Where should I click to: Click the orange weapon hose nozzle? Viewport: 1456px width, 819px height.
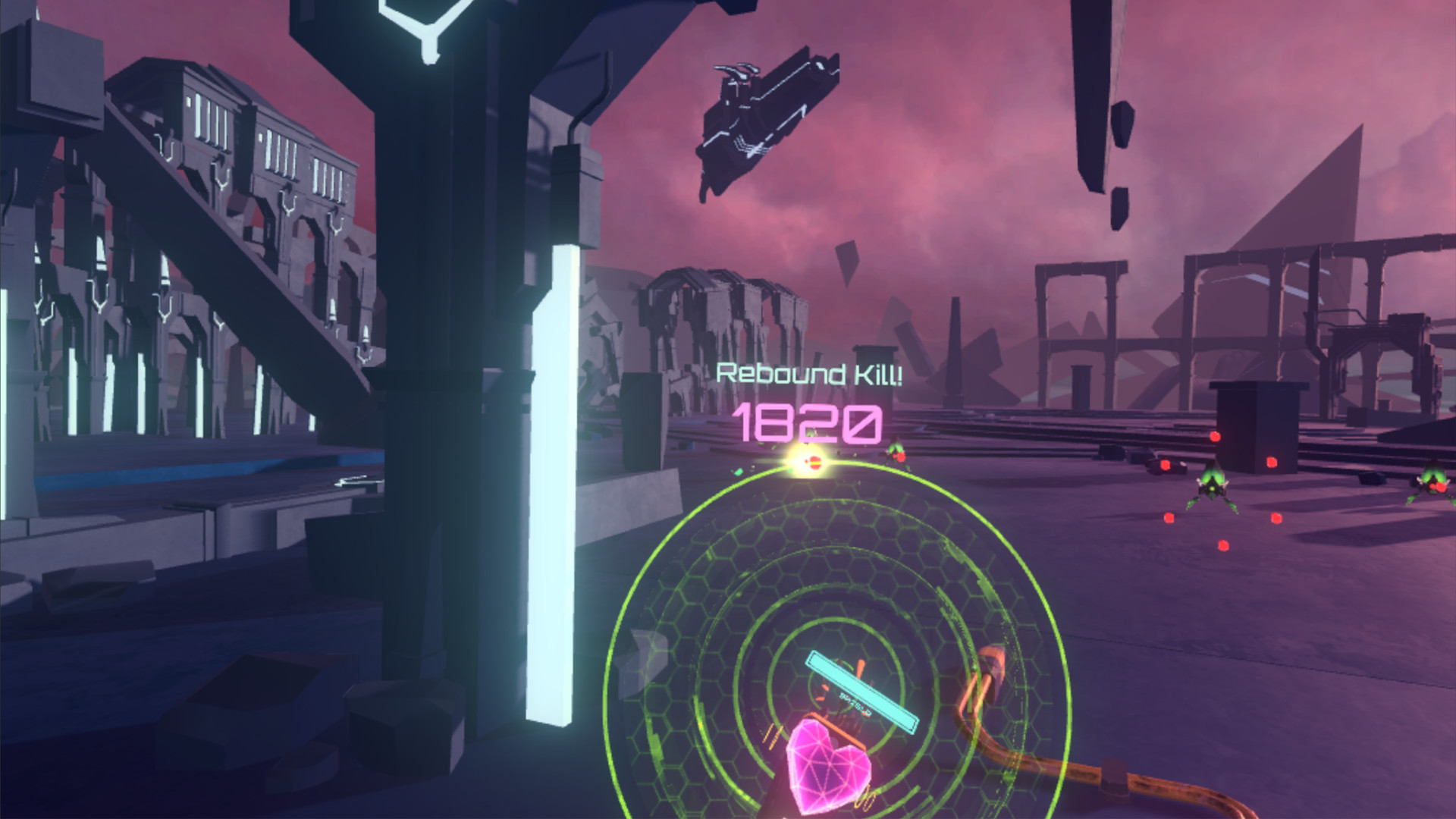coord(990,661)
